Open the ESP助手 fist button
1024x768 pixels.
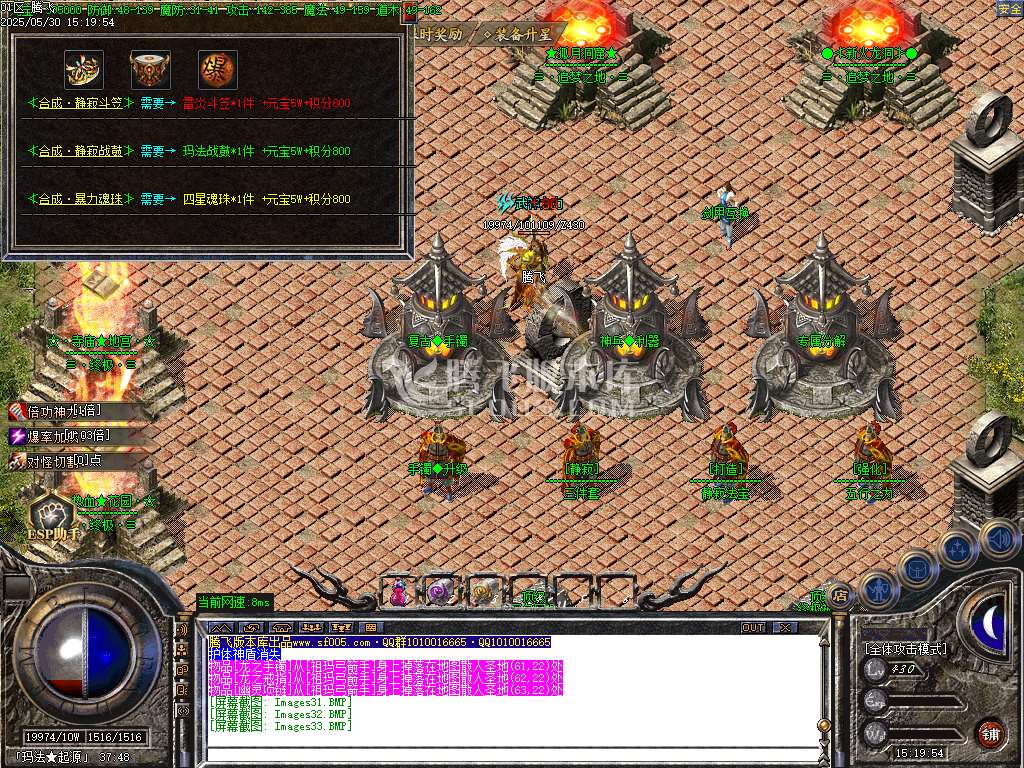coord(51,515)
